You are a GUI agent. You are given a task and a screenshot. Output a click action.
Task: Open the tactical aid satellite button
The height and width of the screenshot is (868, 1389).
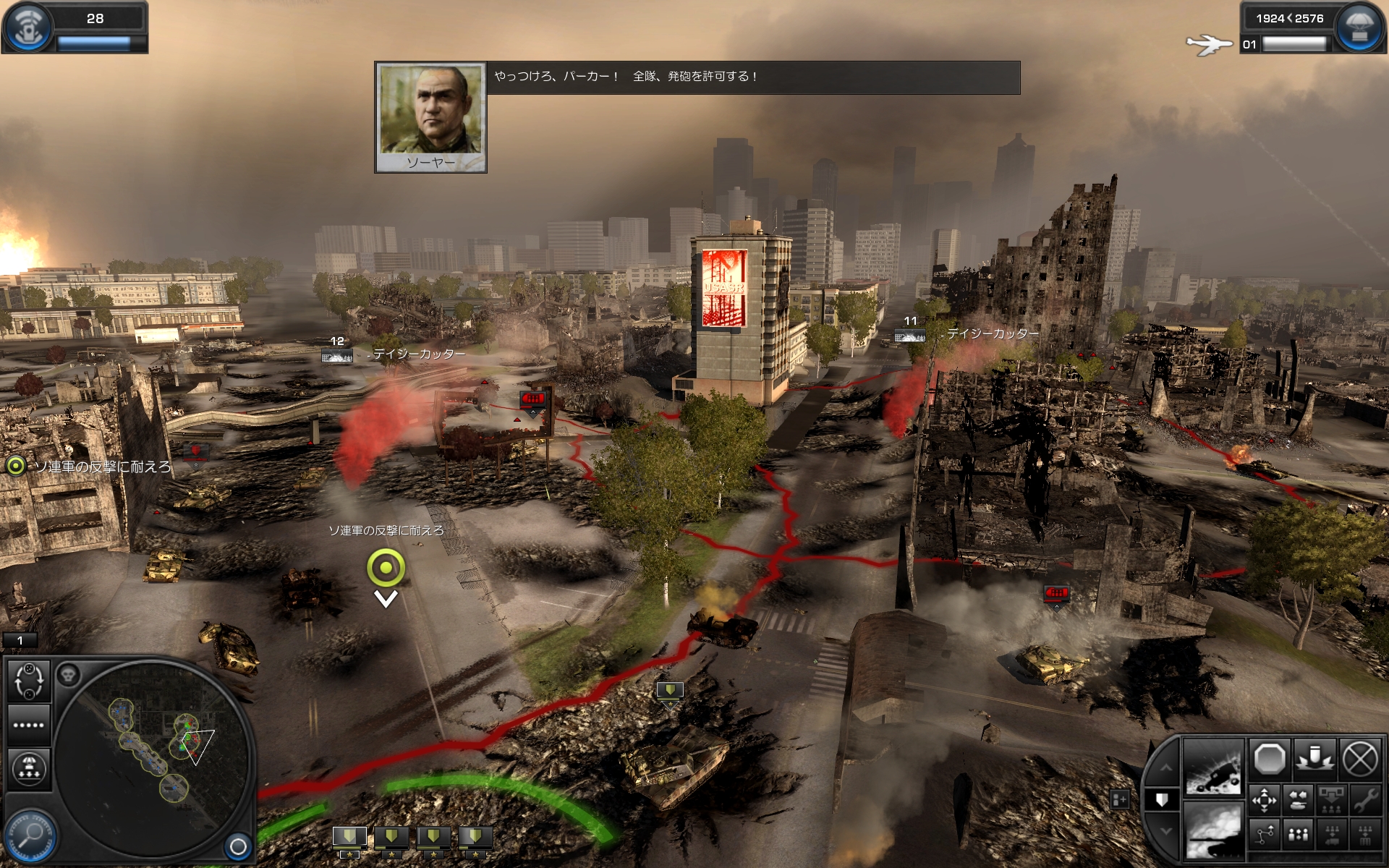click(29, 27)
